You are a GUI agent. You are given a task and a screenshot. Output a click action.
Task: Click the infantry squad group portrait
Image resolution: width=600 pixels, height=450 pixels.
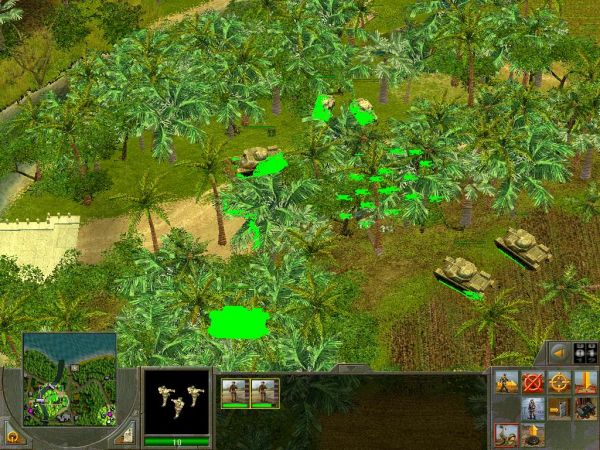pos(176,400)
